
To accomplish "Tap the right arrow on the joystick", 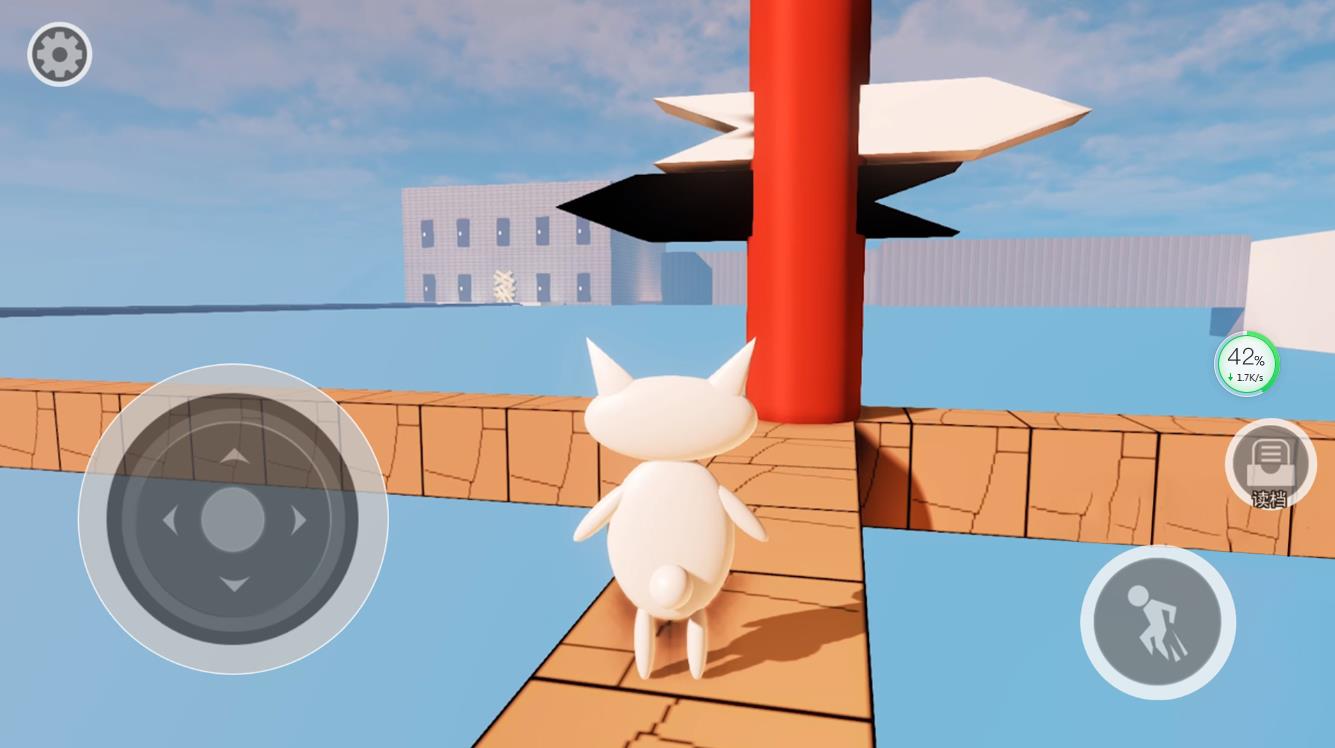I will pos(299,521).
